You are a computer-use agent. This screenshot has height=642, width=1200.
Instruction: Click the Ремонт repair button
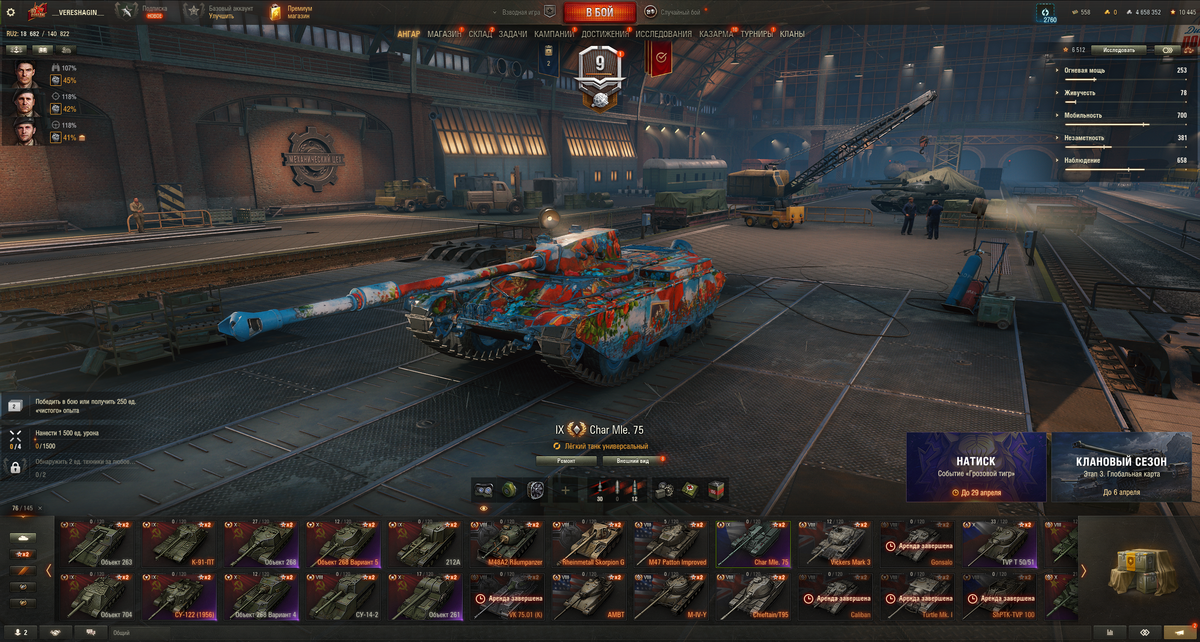click(x=566, y=461)
